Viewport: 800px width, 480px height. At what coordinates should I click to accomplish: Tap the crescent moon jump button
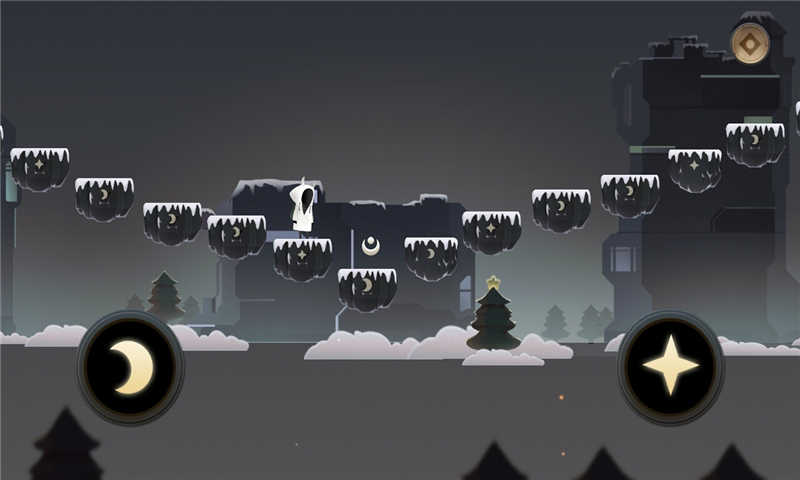(130, 367)
